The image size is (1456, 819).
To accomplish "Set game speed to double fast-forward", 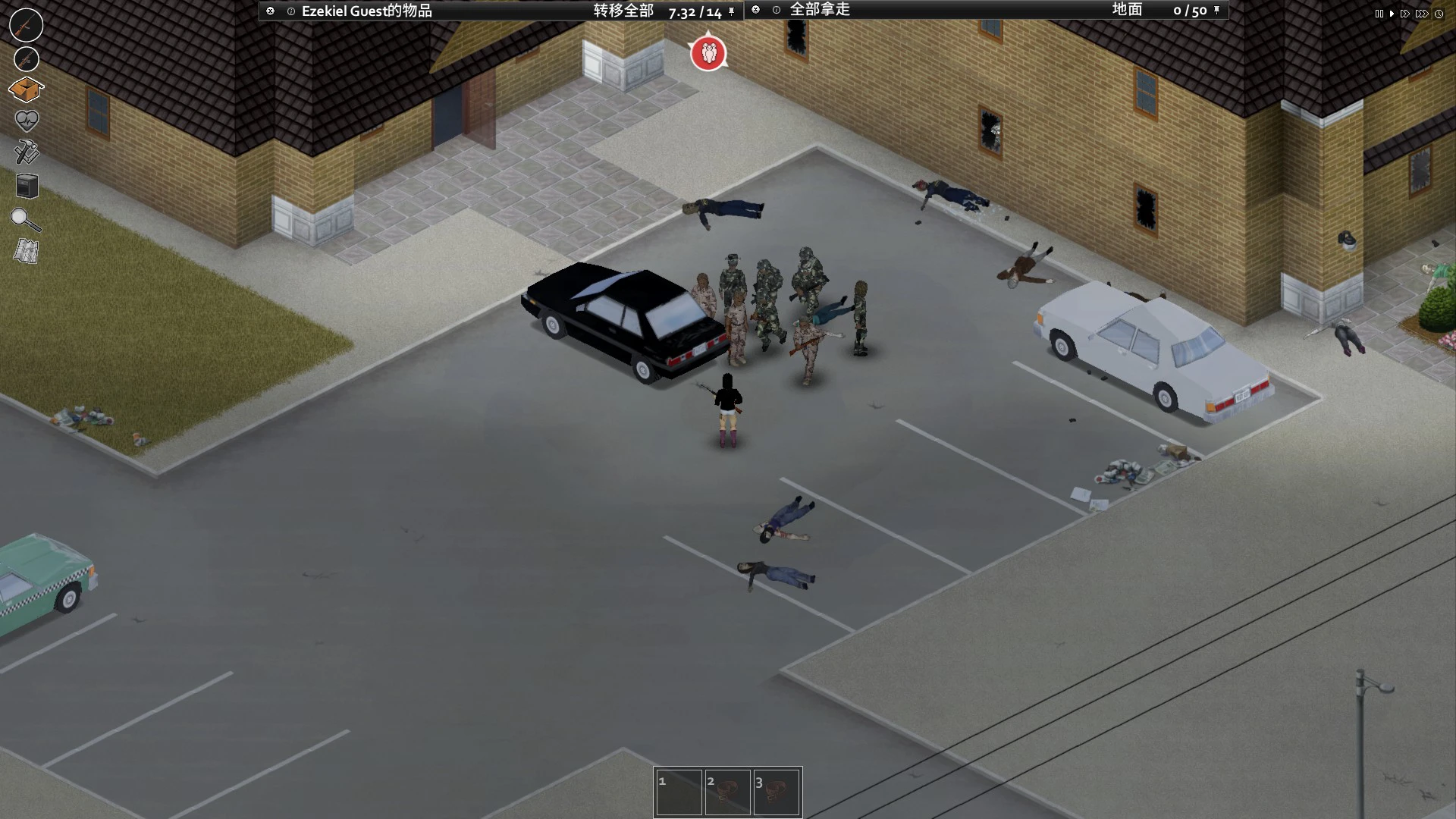I will 1405,14.
